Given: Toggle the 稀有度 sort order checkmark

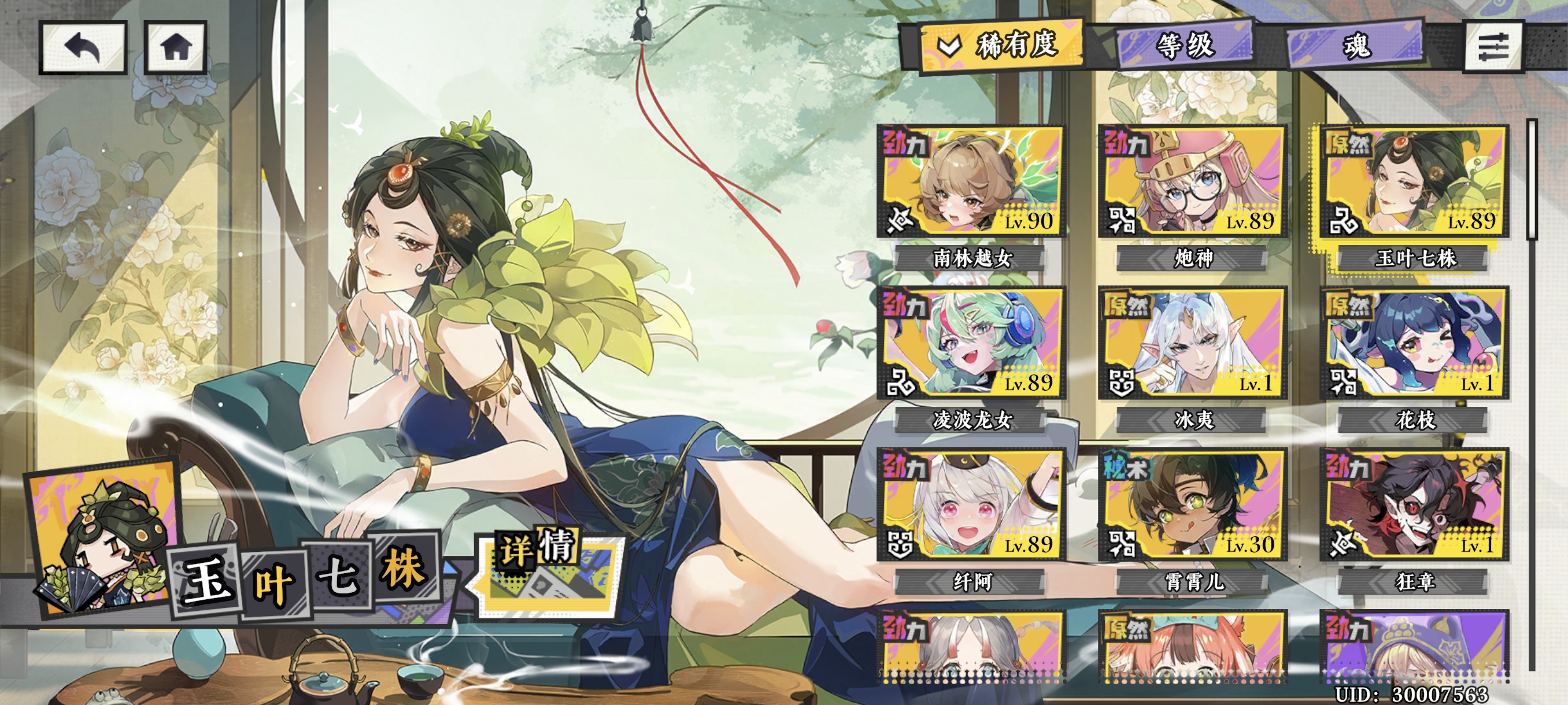Looking at the screenshot, I should [950, 44].
